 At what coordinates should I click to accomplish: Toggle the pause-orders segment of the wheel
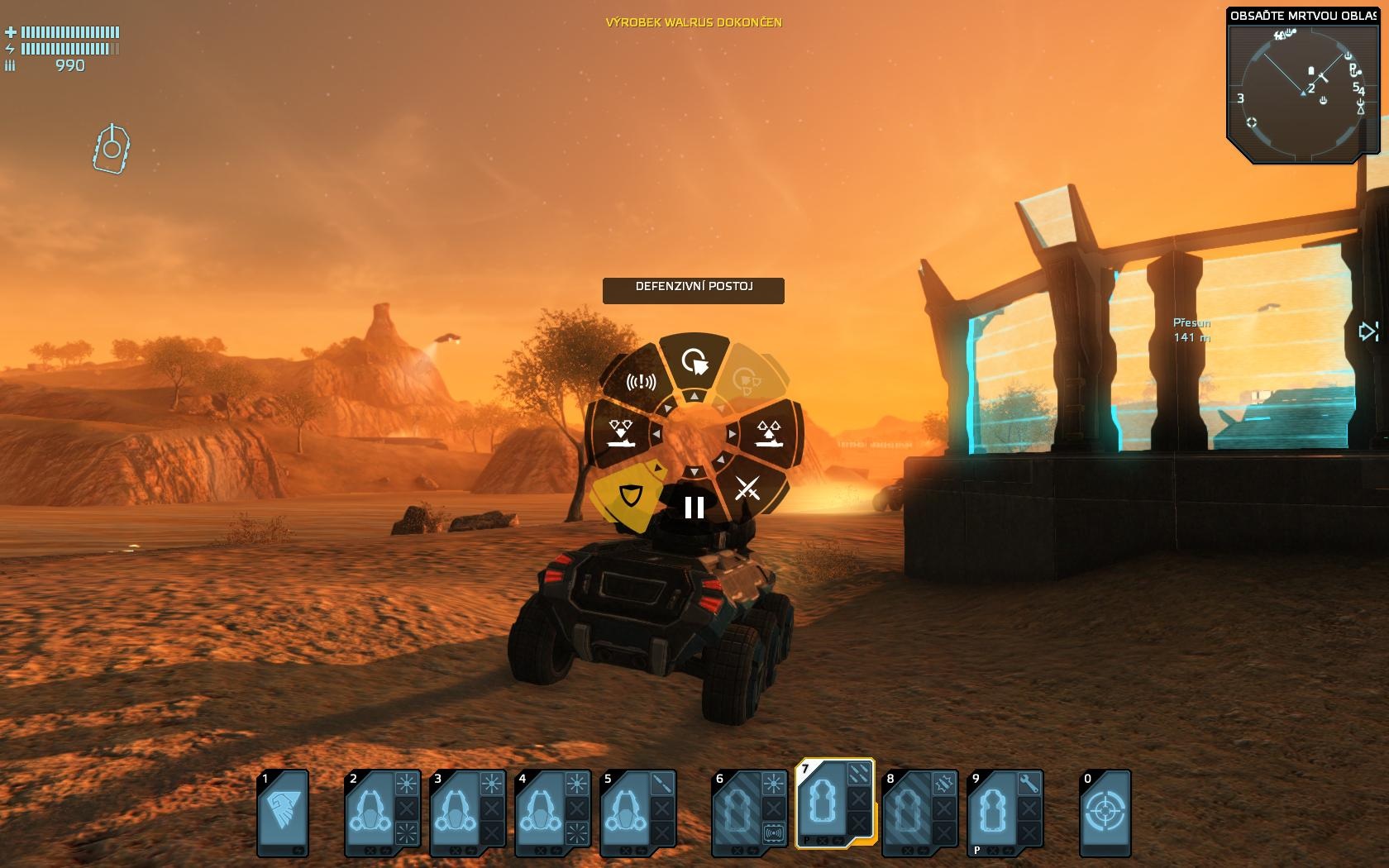point(693,507)
